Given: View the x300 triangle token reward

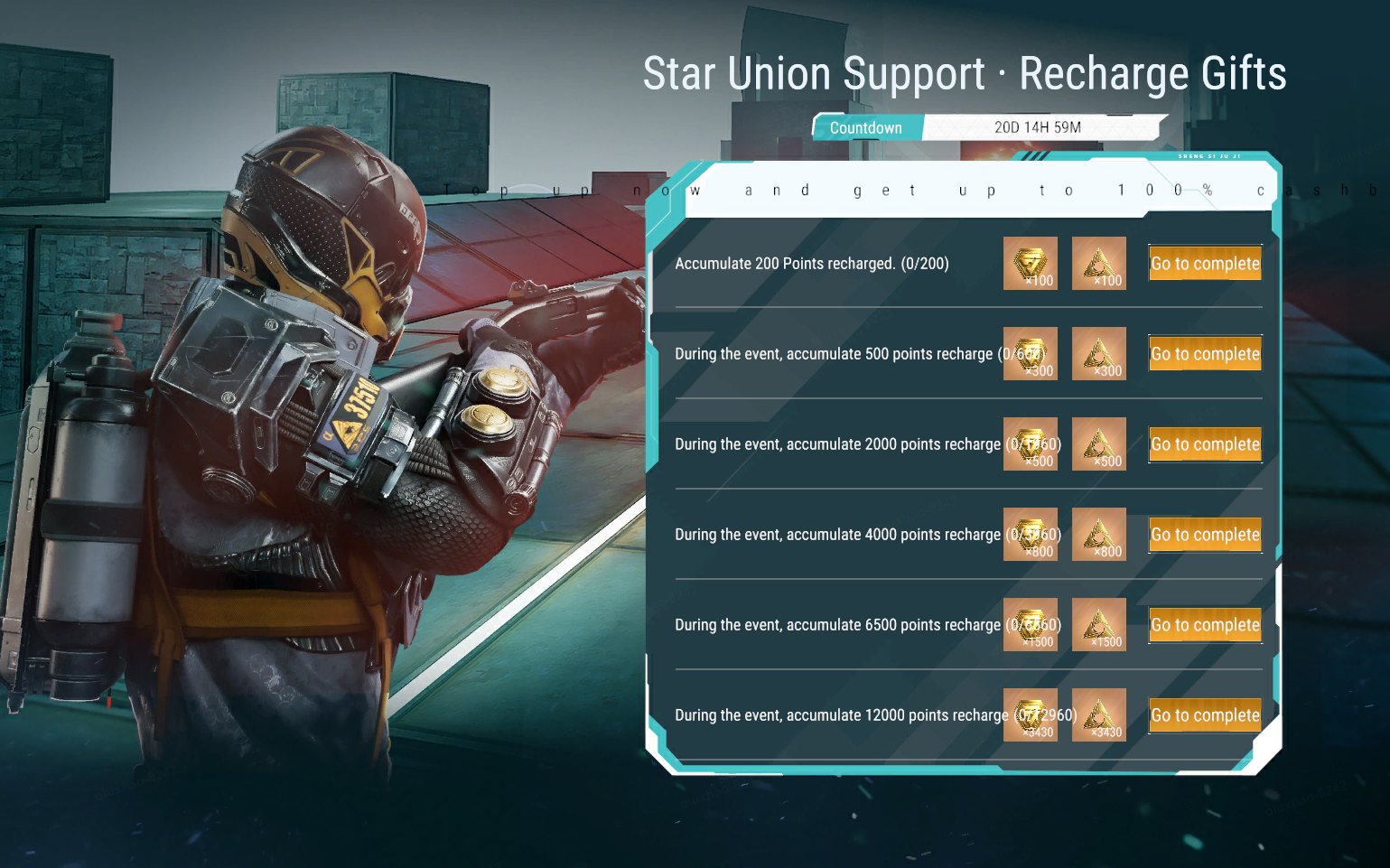Looking at the screenshot, I should (x=1099, y=354).
